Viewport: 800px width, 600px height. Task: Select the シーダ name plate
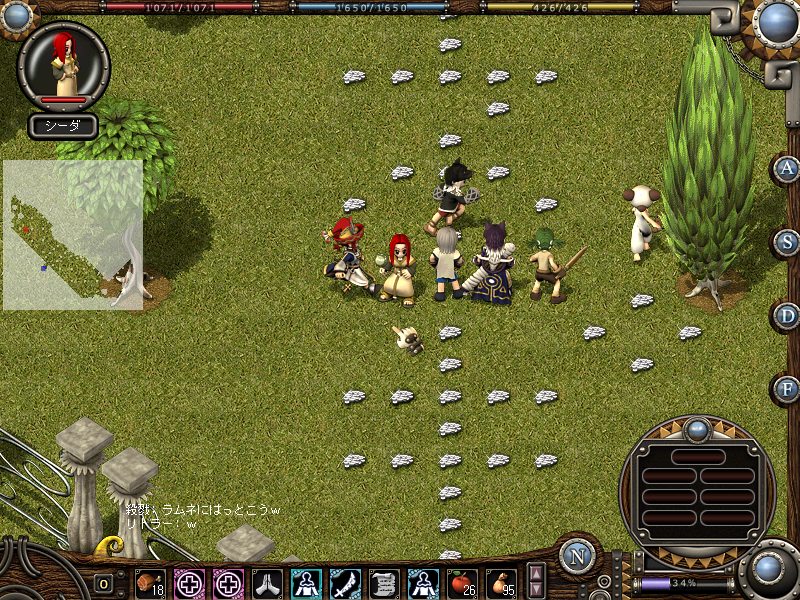(62, 126)
